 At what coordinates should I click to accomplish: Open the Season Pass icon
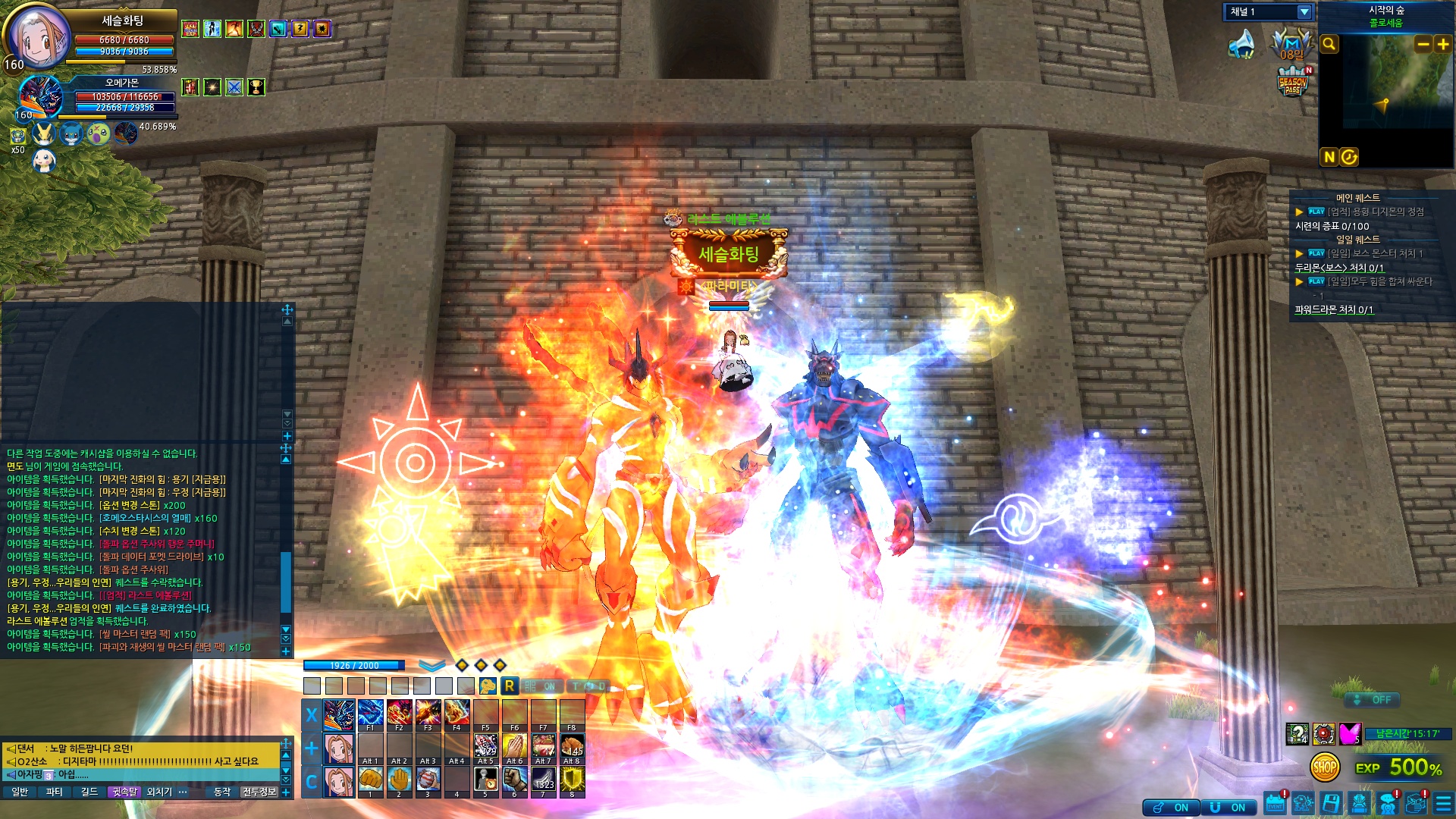[1292, 82]
